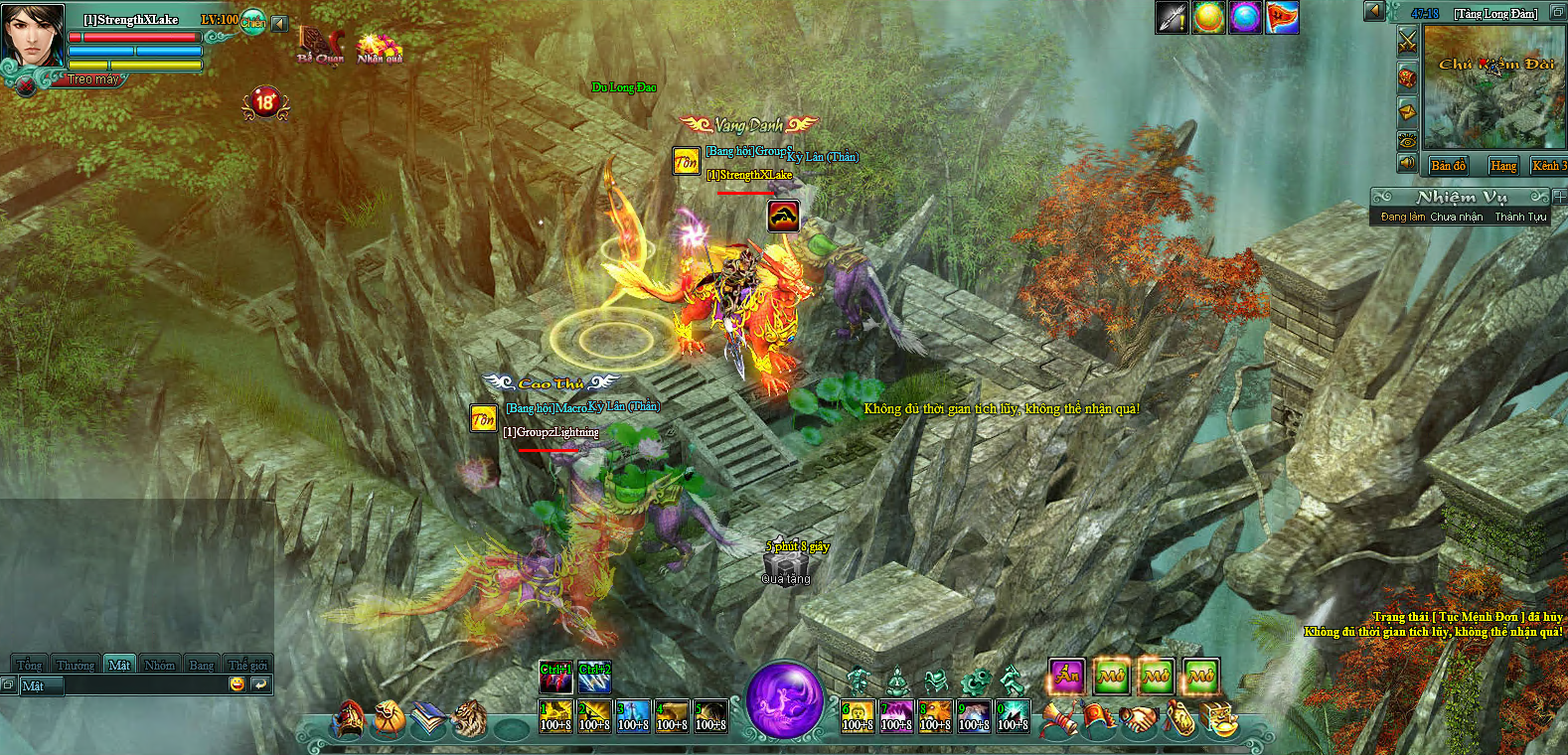Show the Thành Tựu achievements tab

[x=1520, y=217]
